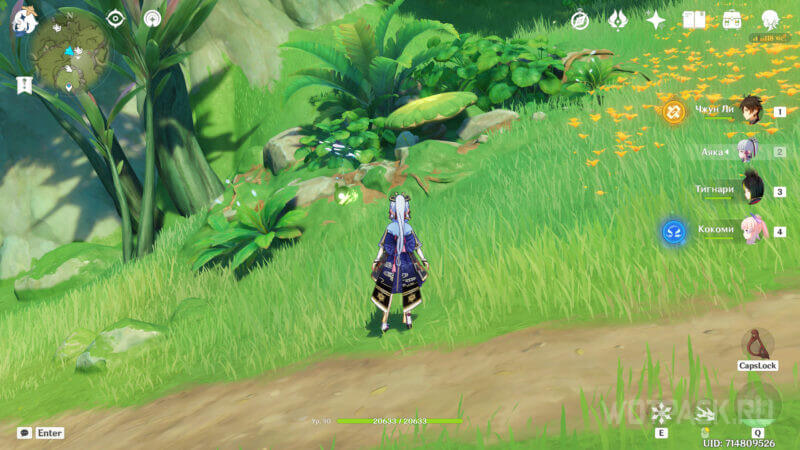The width and height of the screenshot is (800, 450).
Task: Activate the sprint dash icon
Action: [x=705, y=414]
